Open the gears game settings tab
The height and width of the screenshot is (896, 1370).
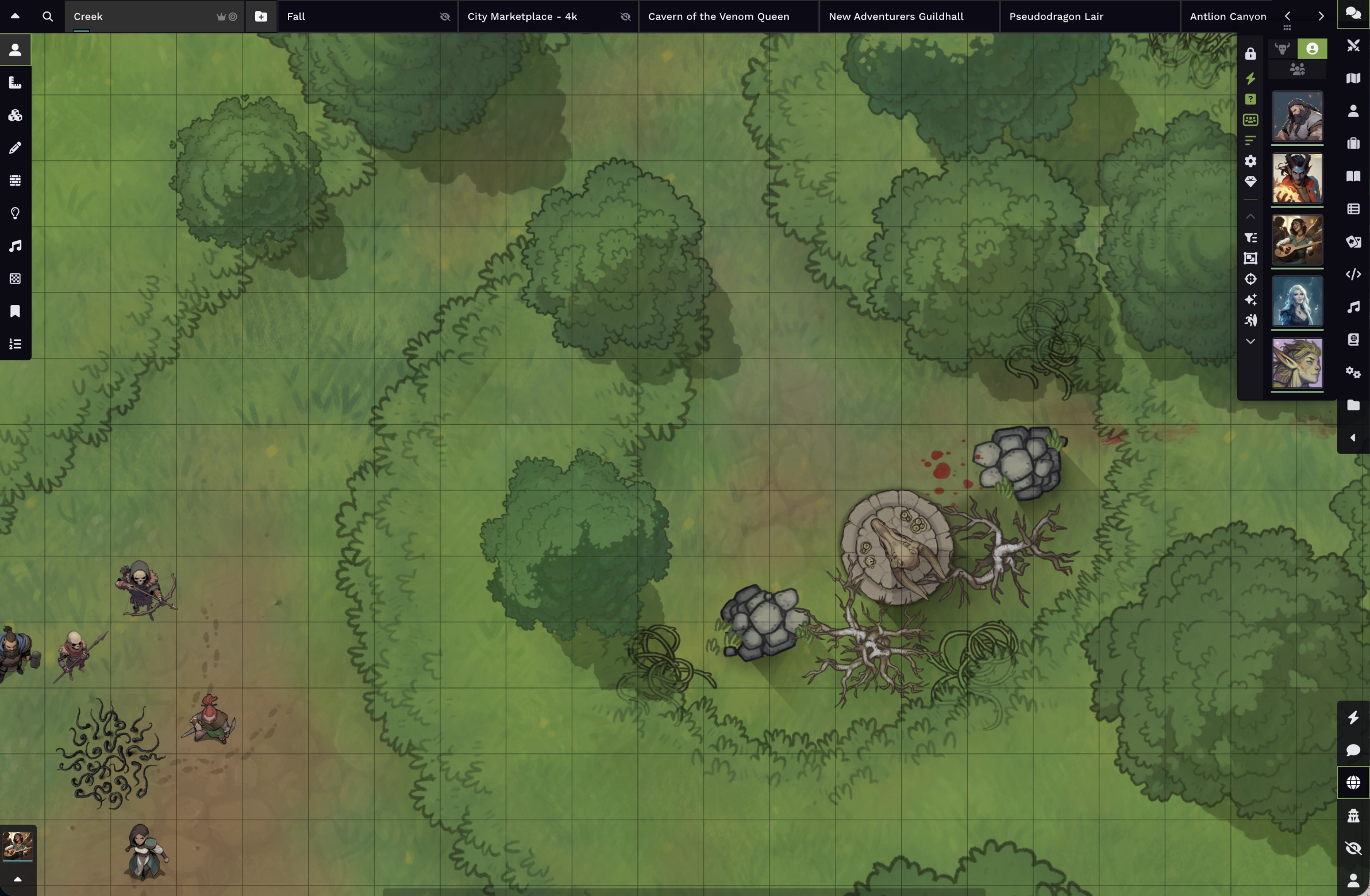[x=1353, y=372]
